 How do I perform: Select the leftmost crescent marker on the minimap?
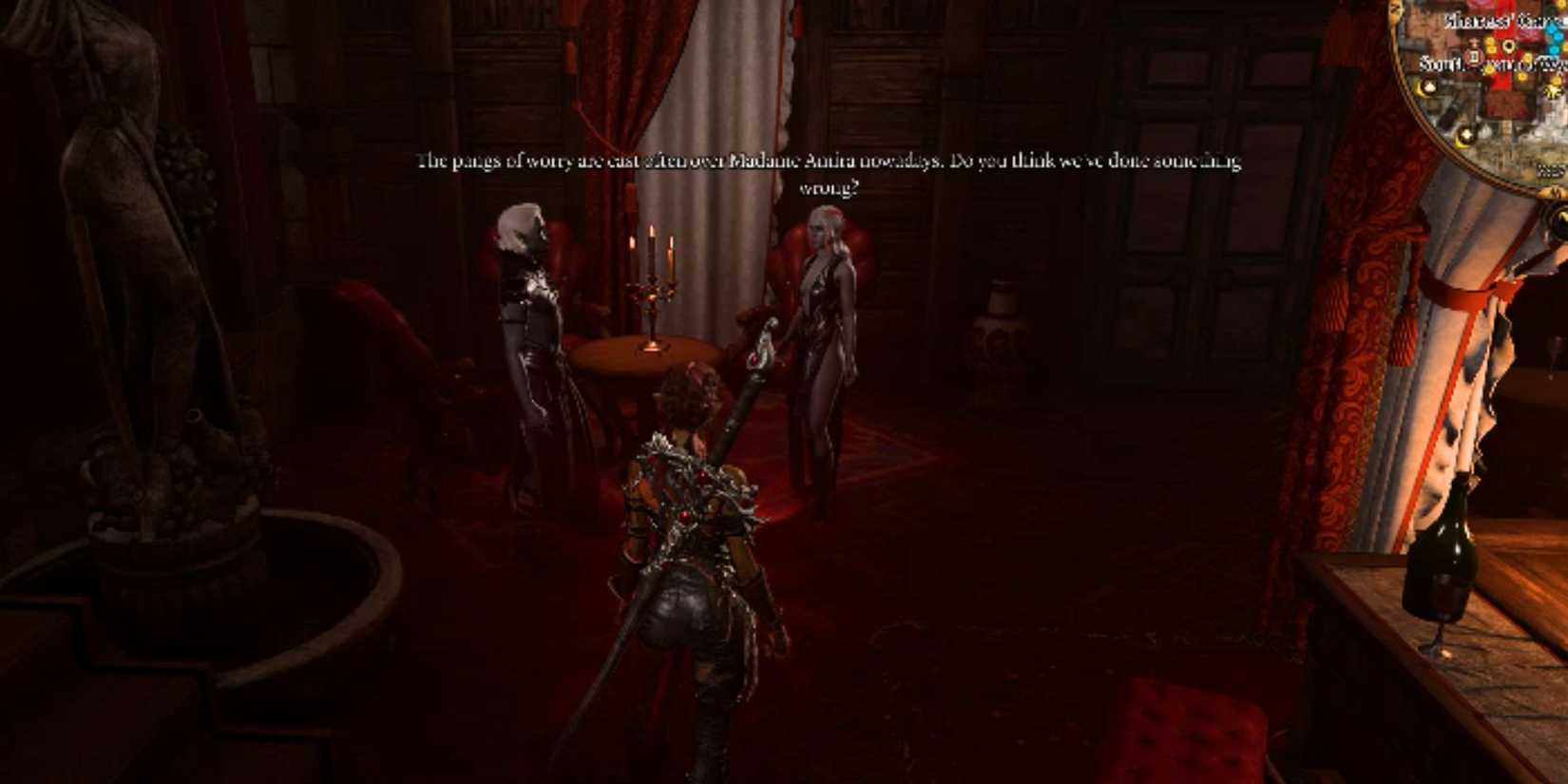tap(1427, 86)
